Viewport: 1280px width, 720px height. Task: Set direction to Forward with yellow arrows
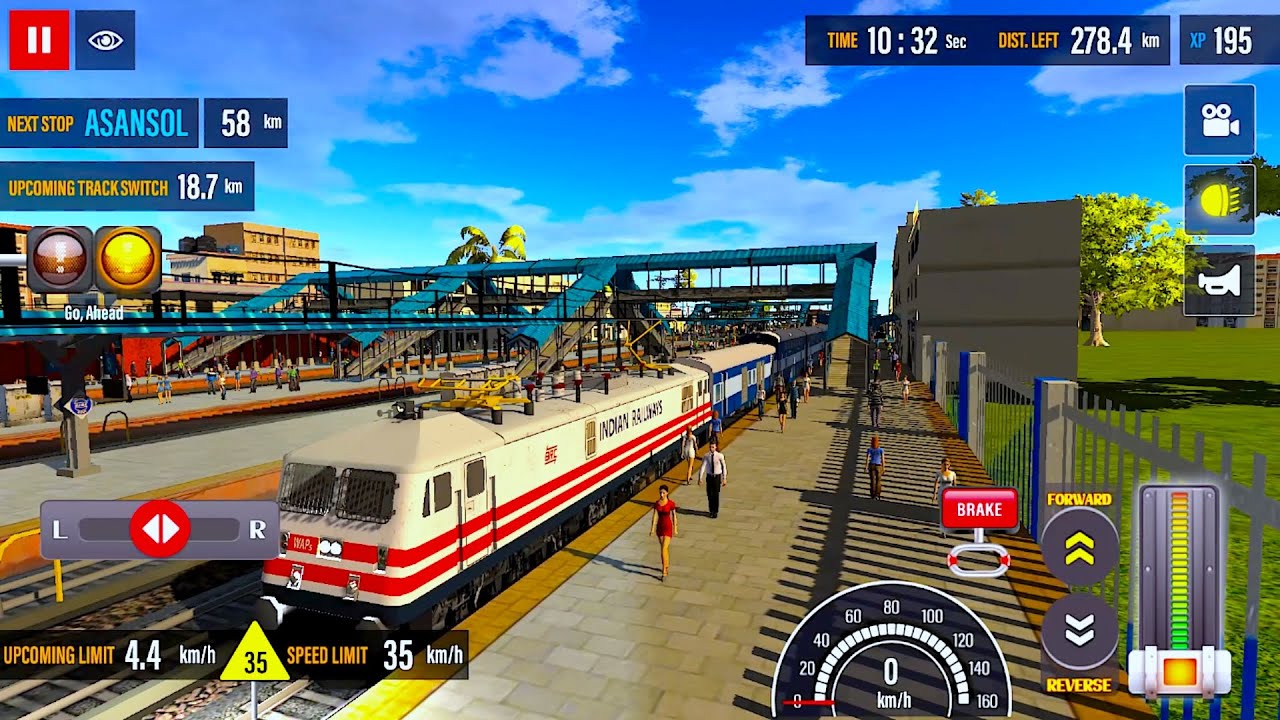[1079, 548]
